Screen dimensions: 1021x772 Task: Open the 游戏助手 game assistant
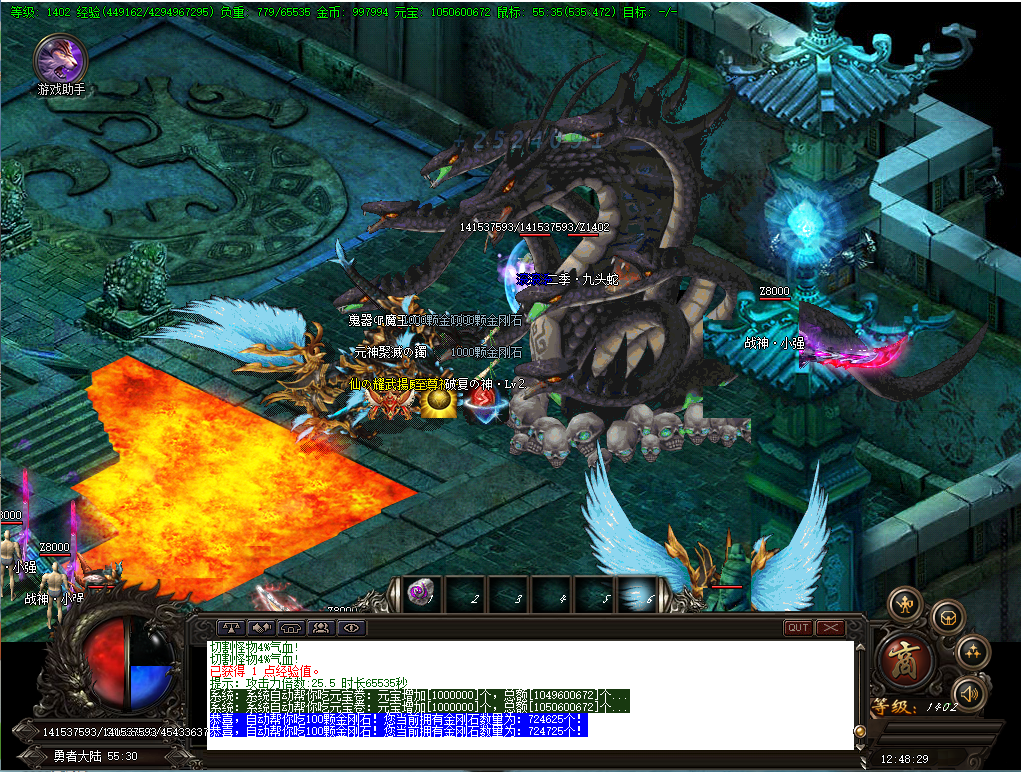point(59,60)
